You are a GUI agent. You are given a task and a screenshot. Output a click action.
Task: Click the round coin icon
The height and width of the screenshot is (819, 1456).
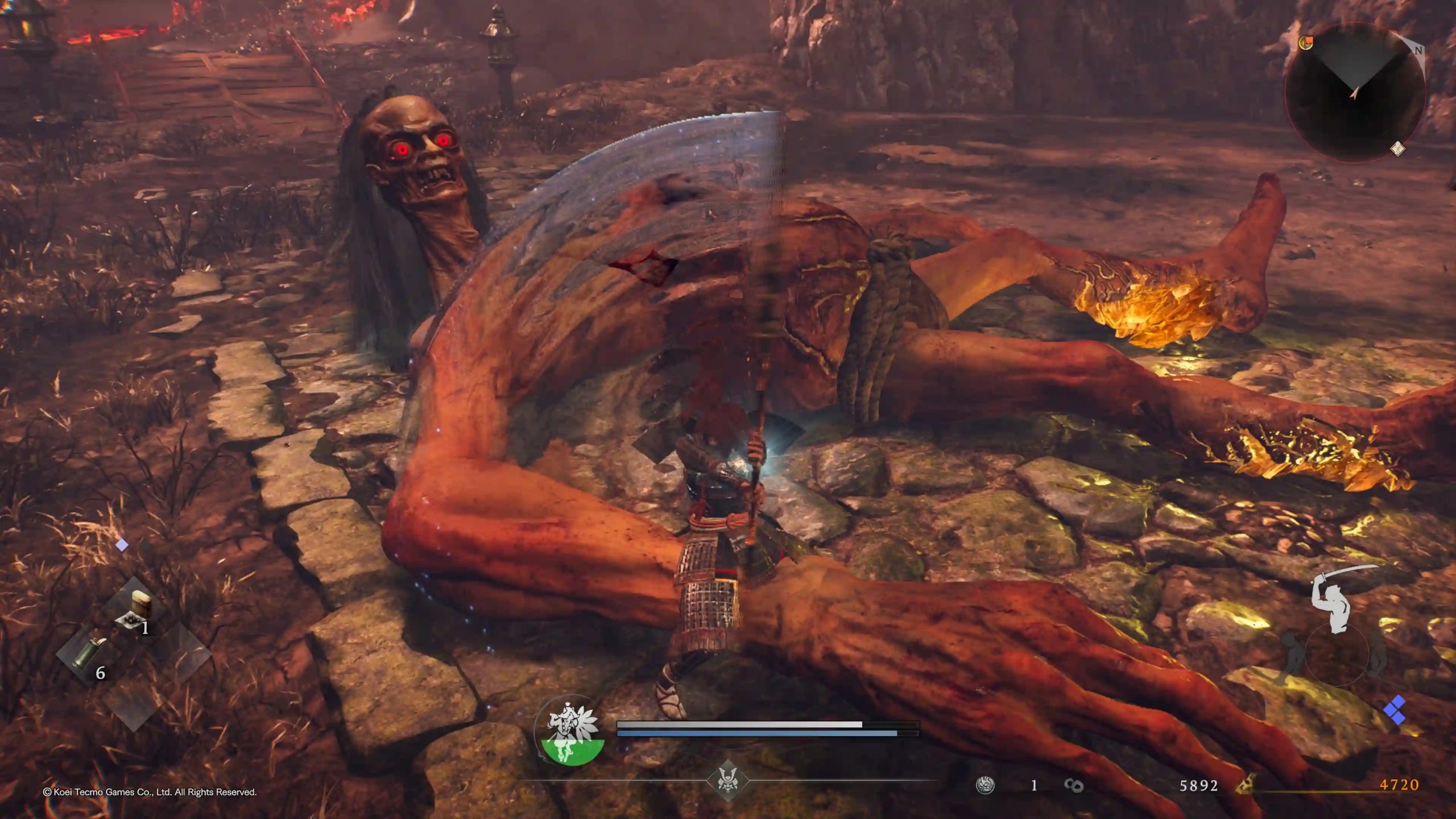[x=985, y=785]
